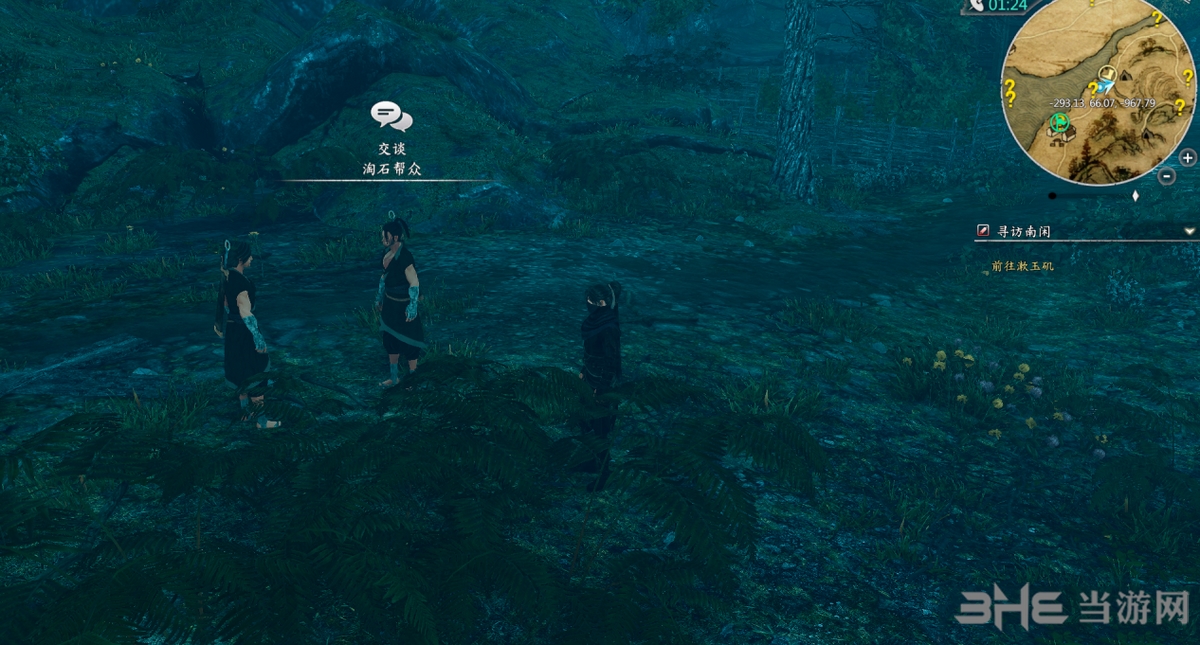Image resolution: width=1200 pixels, height=645 pixels.
Task: Click the diamond handle on the minimap slider
Action: coord(1135,196)
